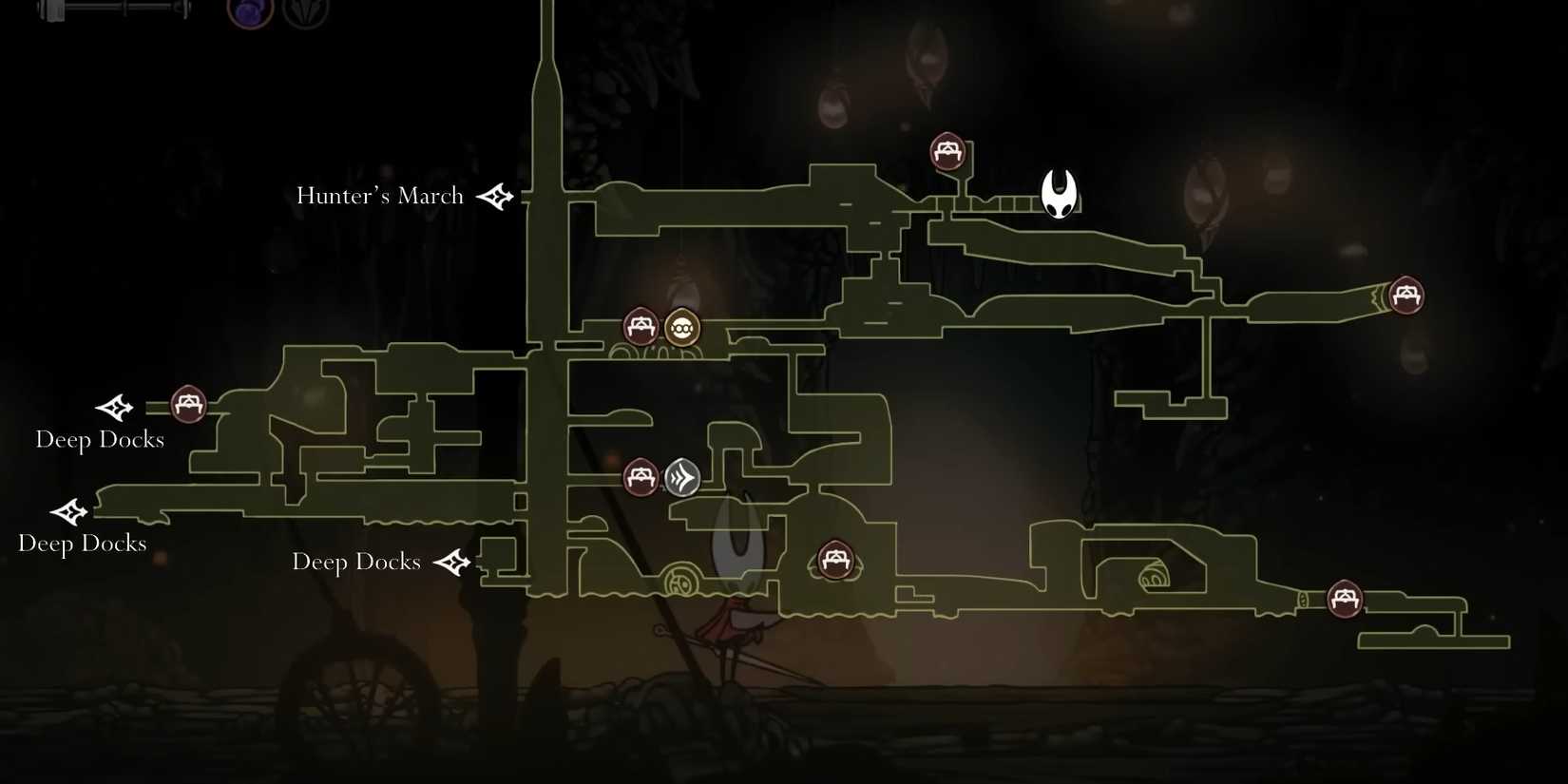Open the upper Deep Docks exit arrow
1568x784 pixels.
point(114,409)
